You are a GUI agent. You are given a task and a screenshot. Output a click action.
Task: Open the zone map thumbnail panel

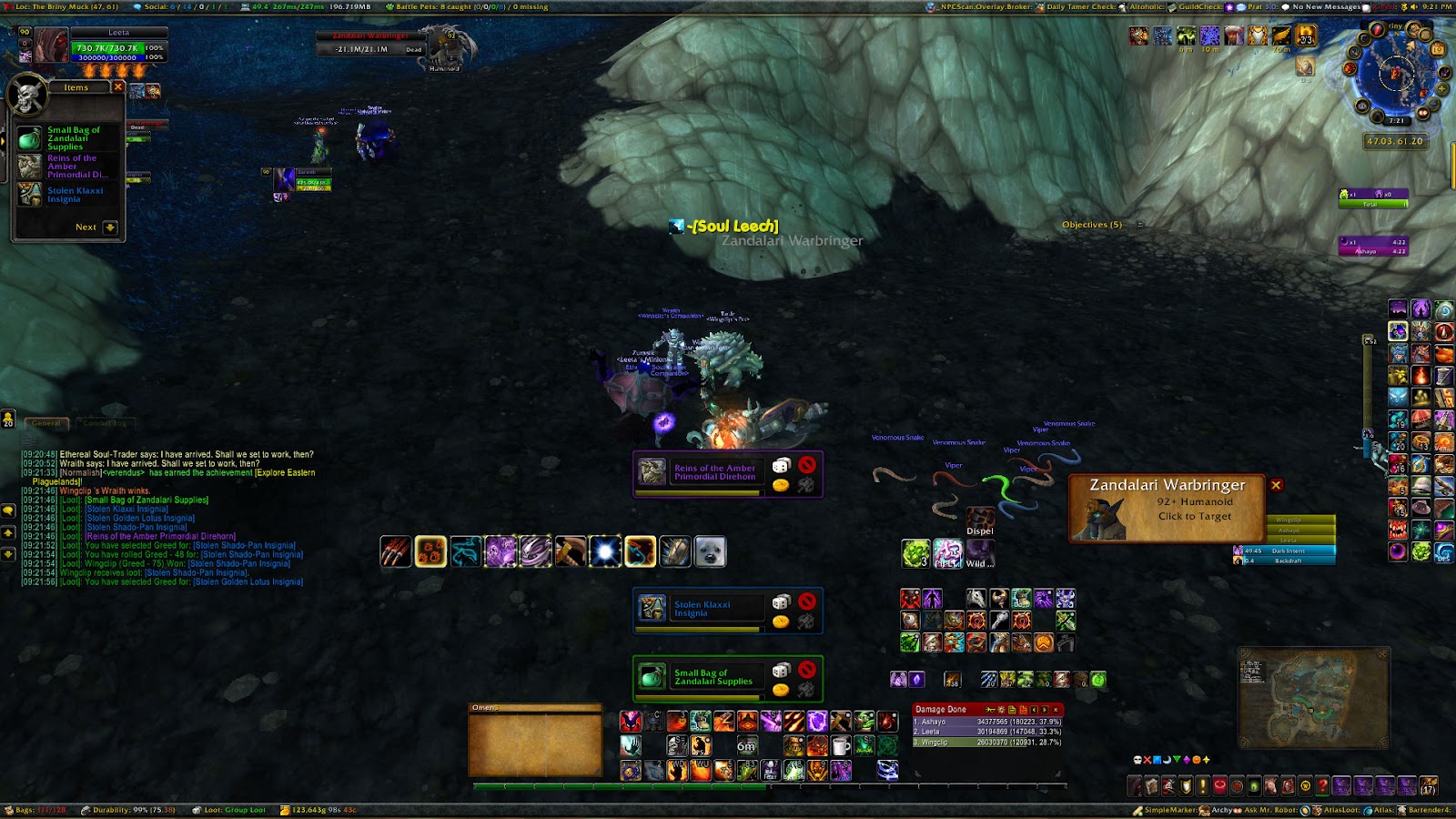pos(1313,697)
